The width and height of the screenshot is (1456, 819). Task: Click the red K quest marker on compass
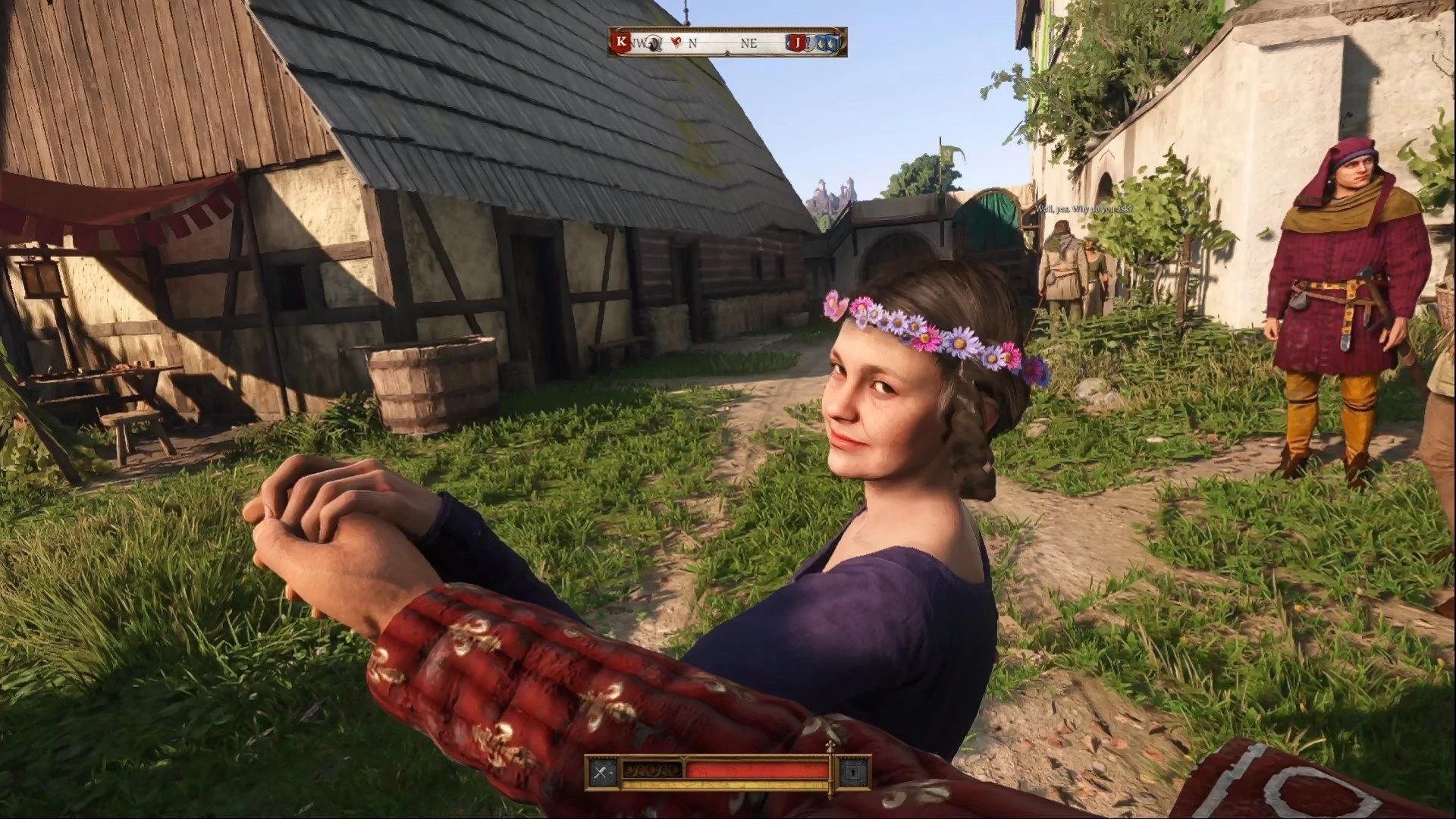pos(623,42)
